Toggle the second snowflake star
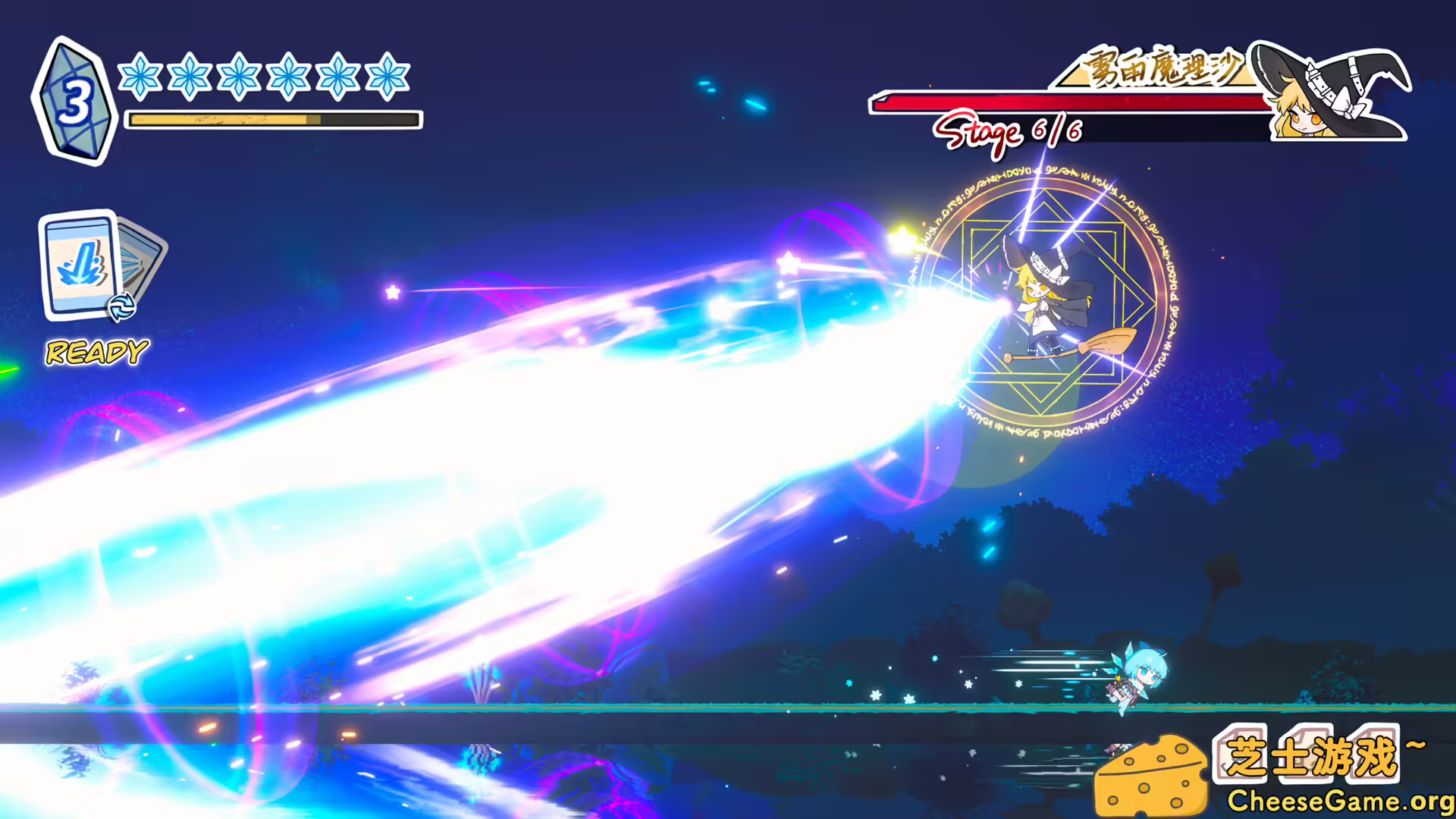The image size is (1456, 819). pos(190,76)
